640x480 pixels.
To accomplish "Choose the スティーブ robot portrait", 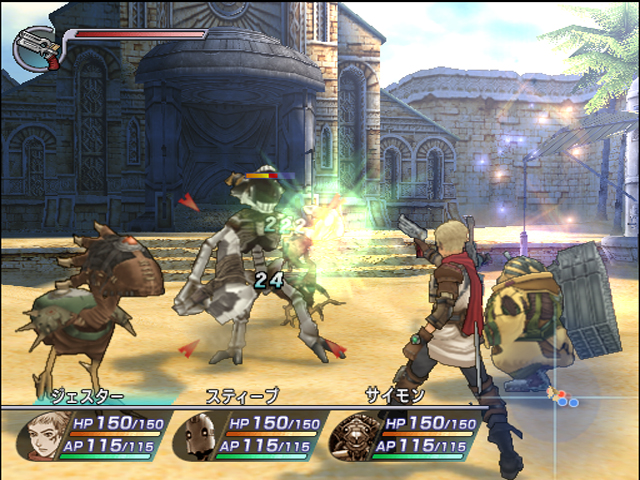I will point(198,435).
